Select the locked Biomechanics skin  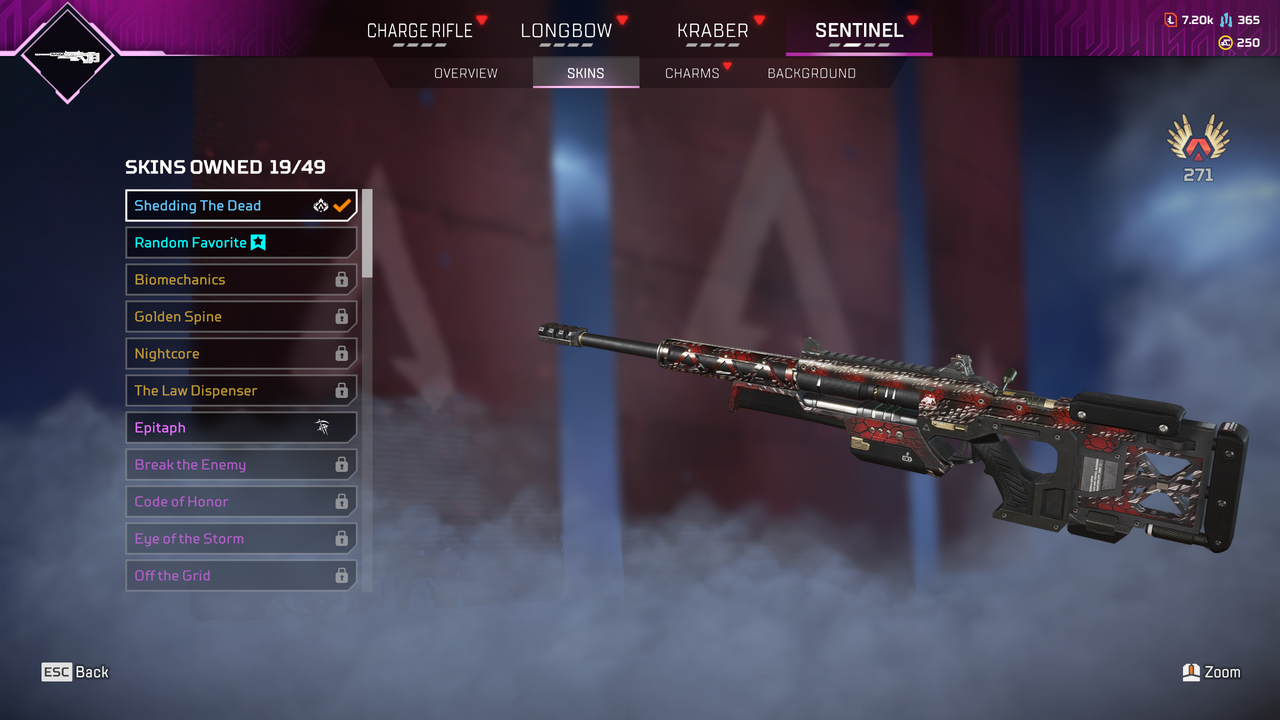click(240, 280)
